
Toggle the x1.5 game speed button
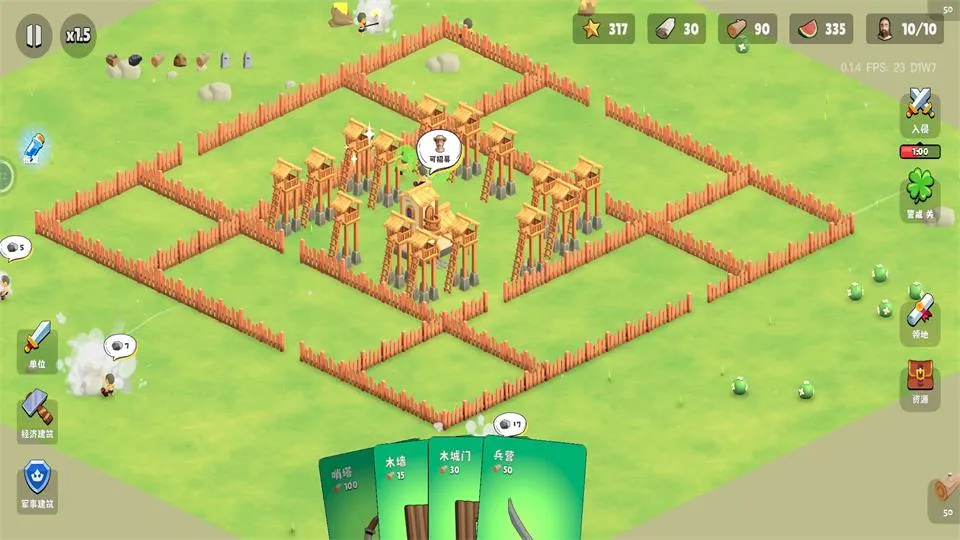(78, 36)
